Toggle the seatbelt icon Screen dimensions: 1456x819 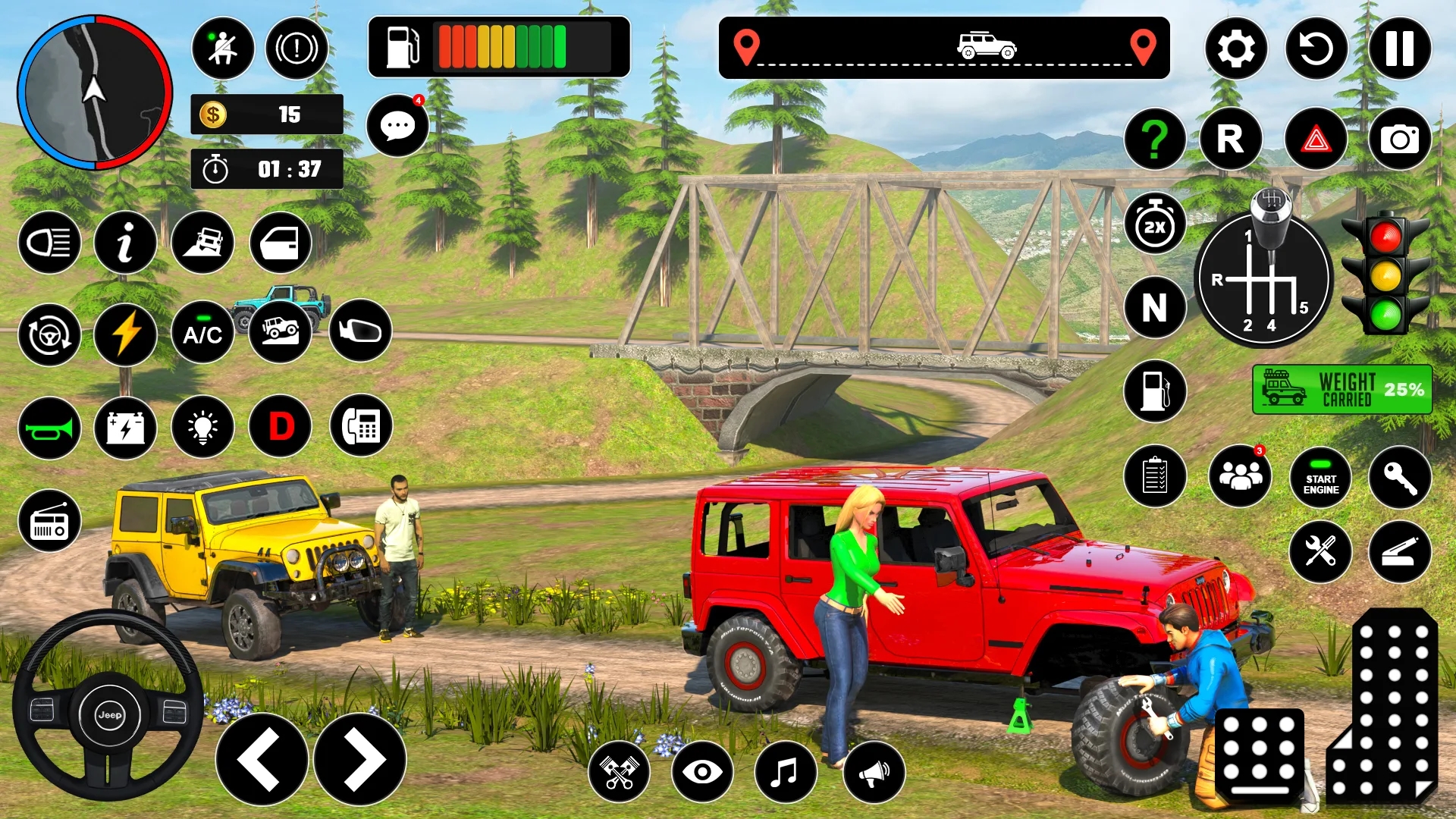[x=222, y=49]
